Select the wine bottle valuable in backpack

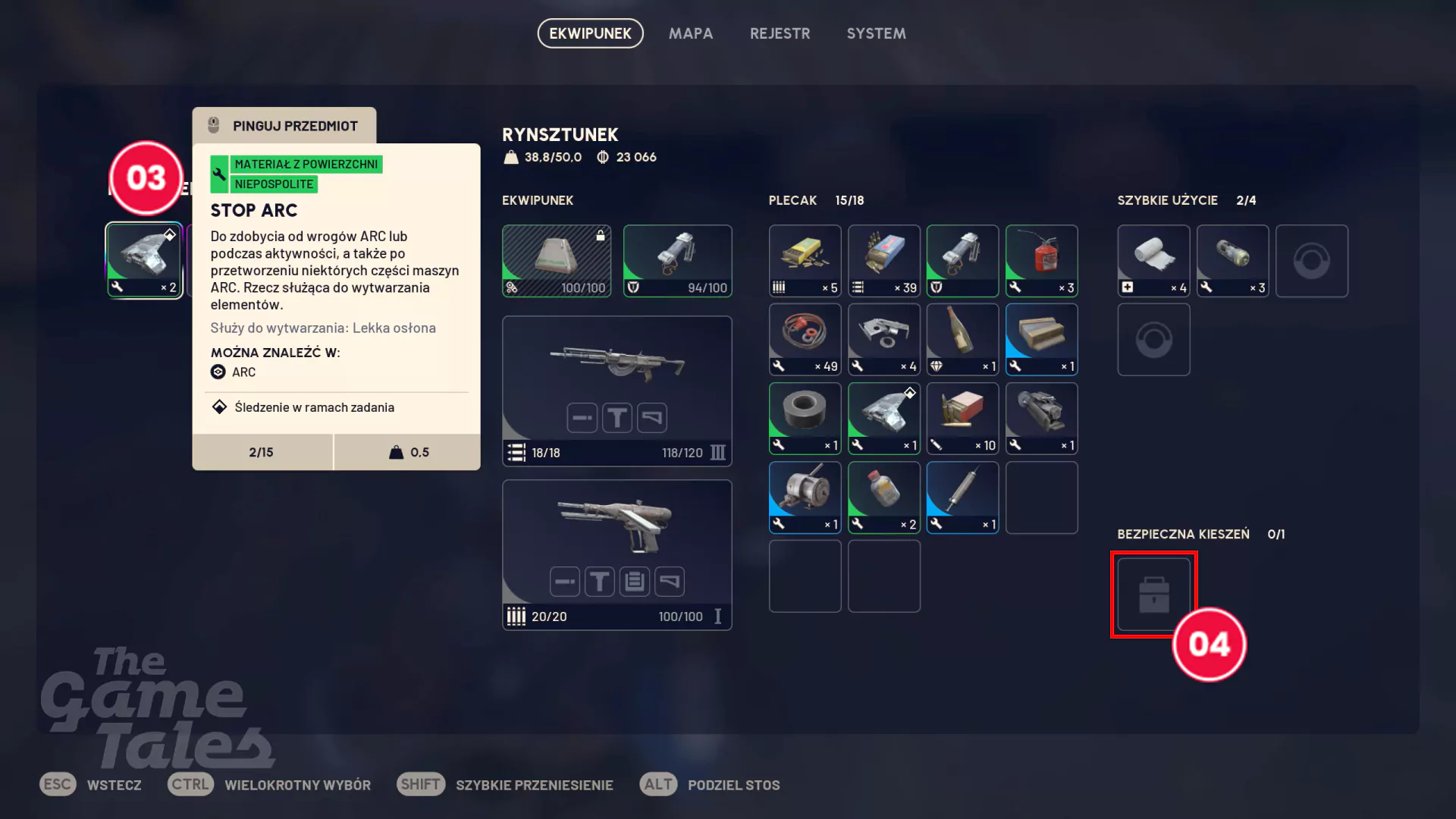click(962, 340)
